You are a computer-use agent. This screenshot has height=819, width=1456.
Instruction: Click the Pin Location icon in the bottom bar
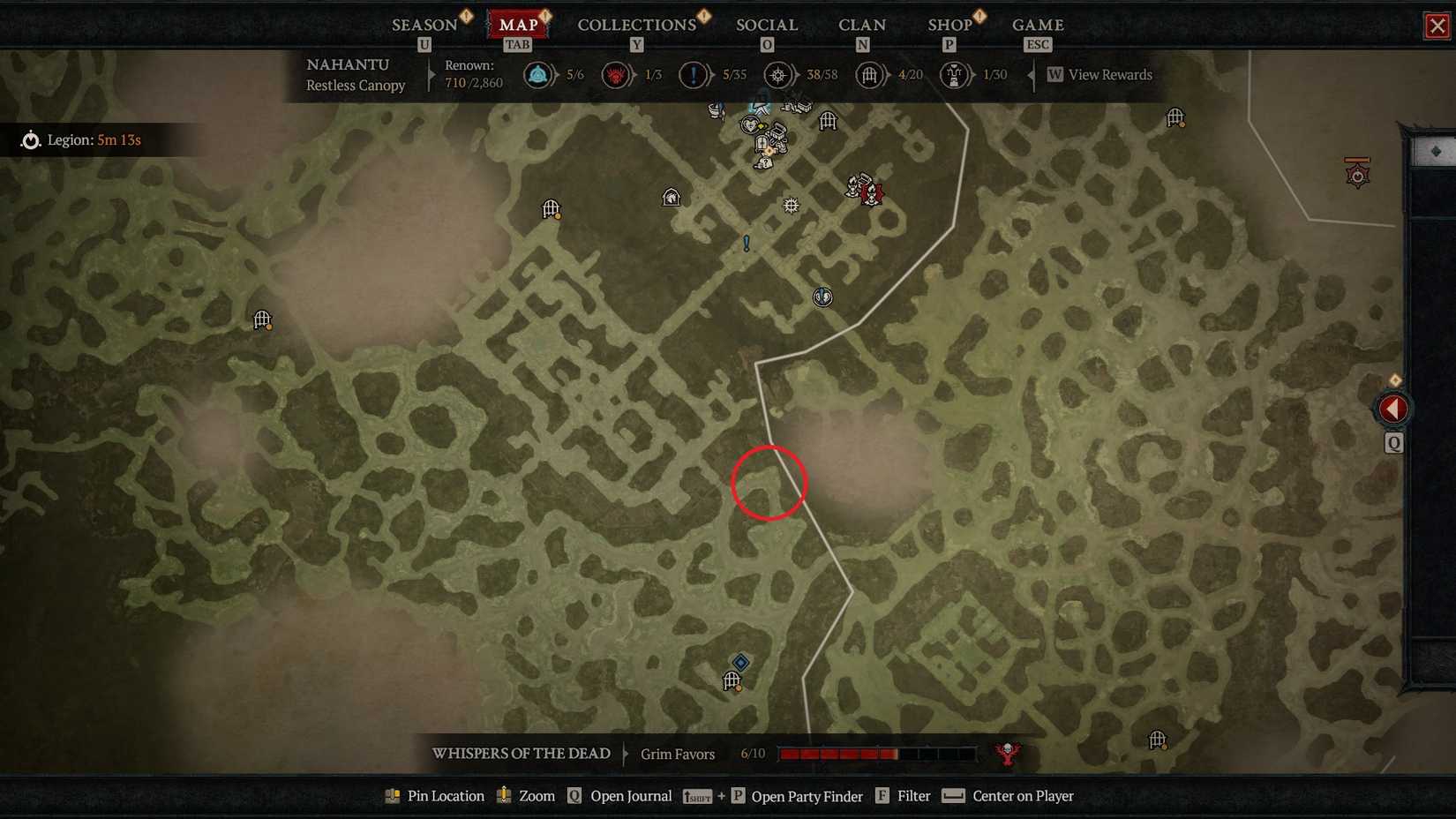pos(391,796)
